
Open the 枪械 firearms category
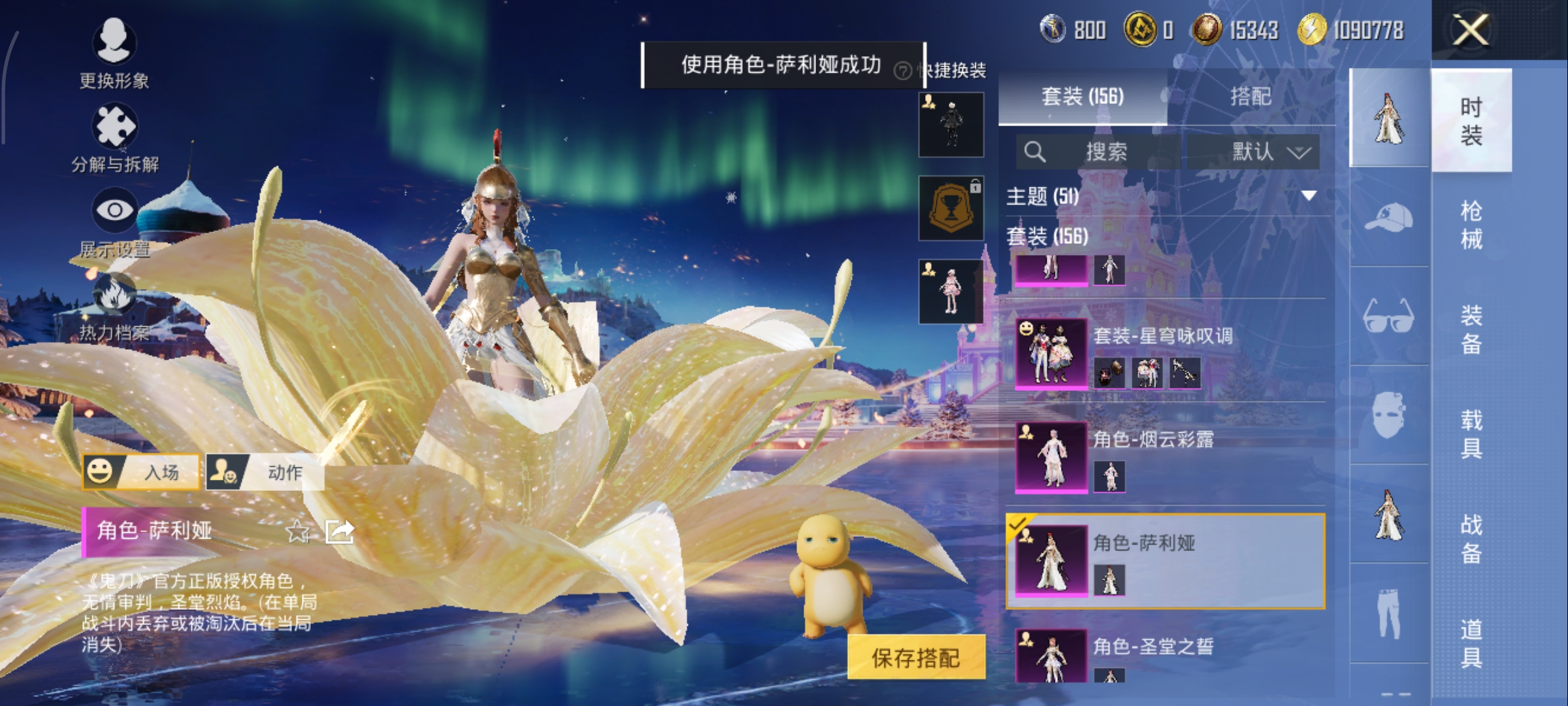[x=1471, y=225]
